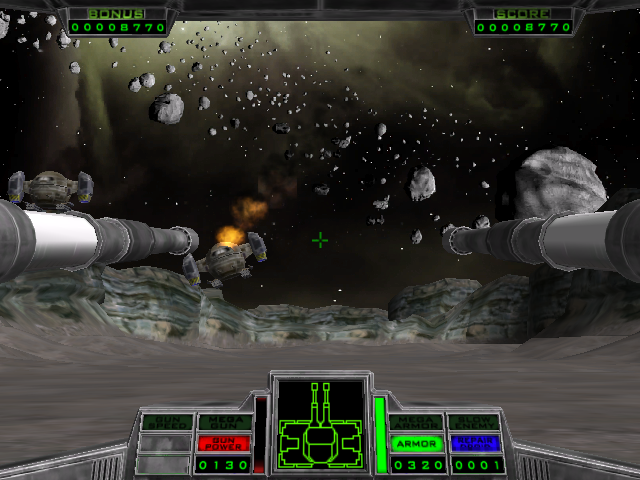The height and width of the screenshot is (480, 640).
Task: Activate the Mega Armor power-up indicator
Action: point(416,422)
